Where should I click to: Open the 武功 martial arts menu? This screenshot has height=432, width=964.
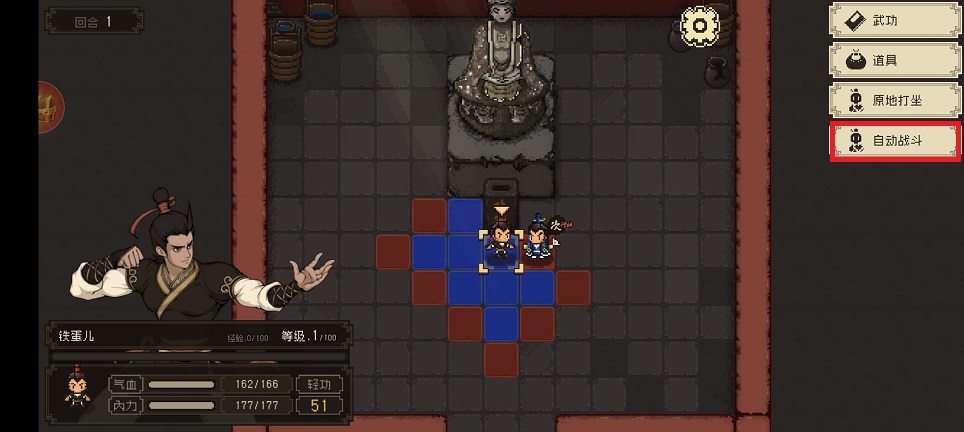[x=894, y=21]
